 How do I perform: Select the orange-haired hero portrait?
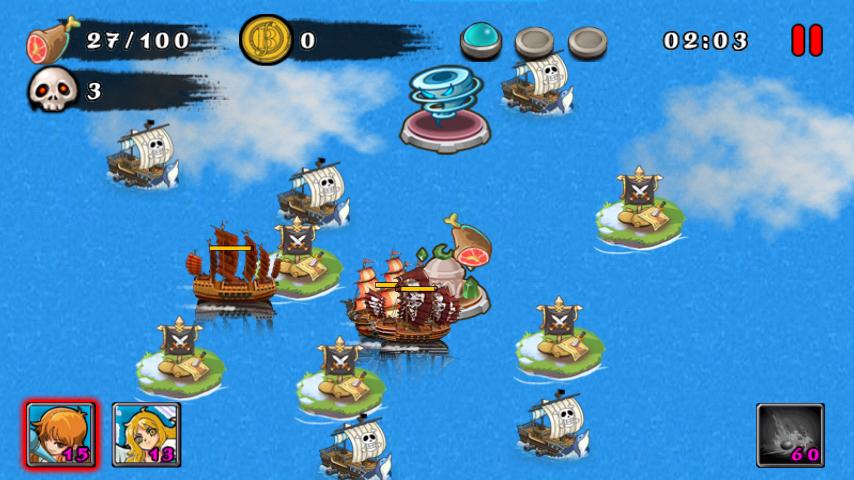click(61, 434)
